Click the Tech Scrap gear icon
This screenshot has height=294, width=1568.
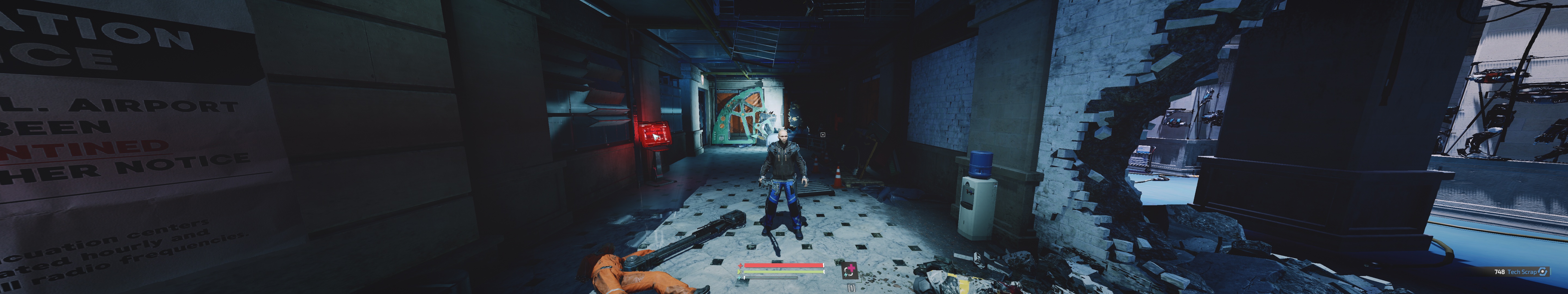pyautogui.click(x=1543, y=271)
